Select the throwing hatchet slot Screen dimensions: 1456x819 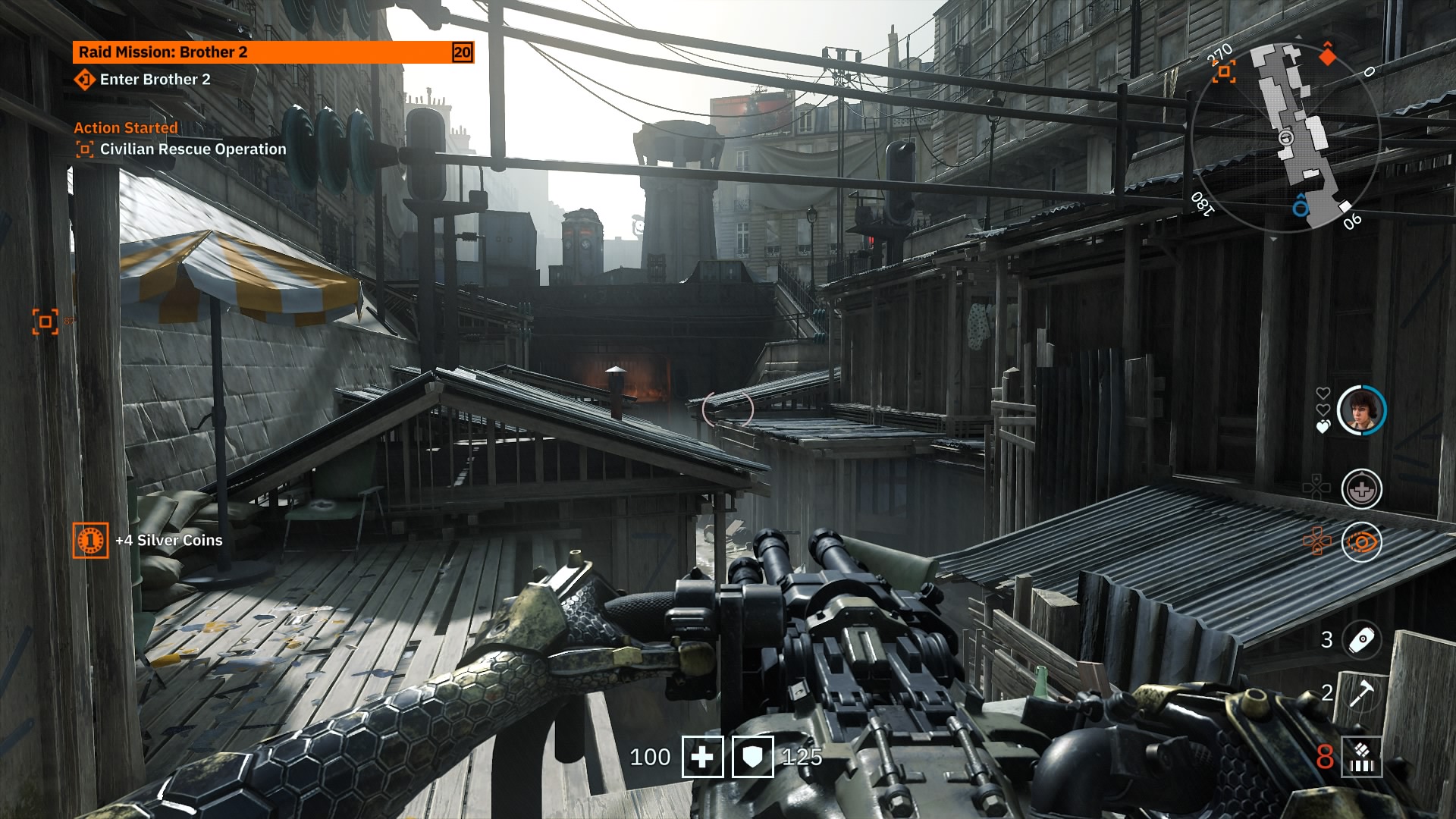pyautogui.click(x=1361, y=693)
